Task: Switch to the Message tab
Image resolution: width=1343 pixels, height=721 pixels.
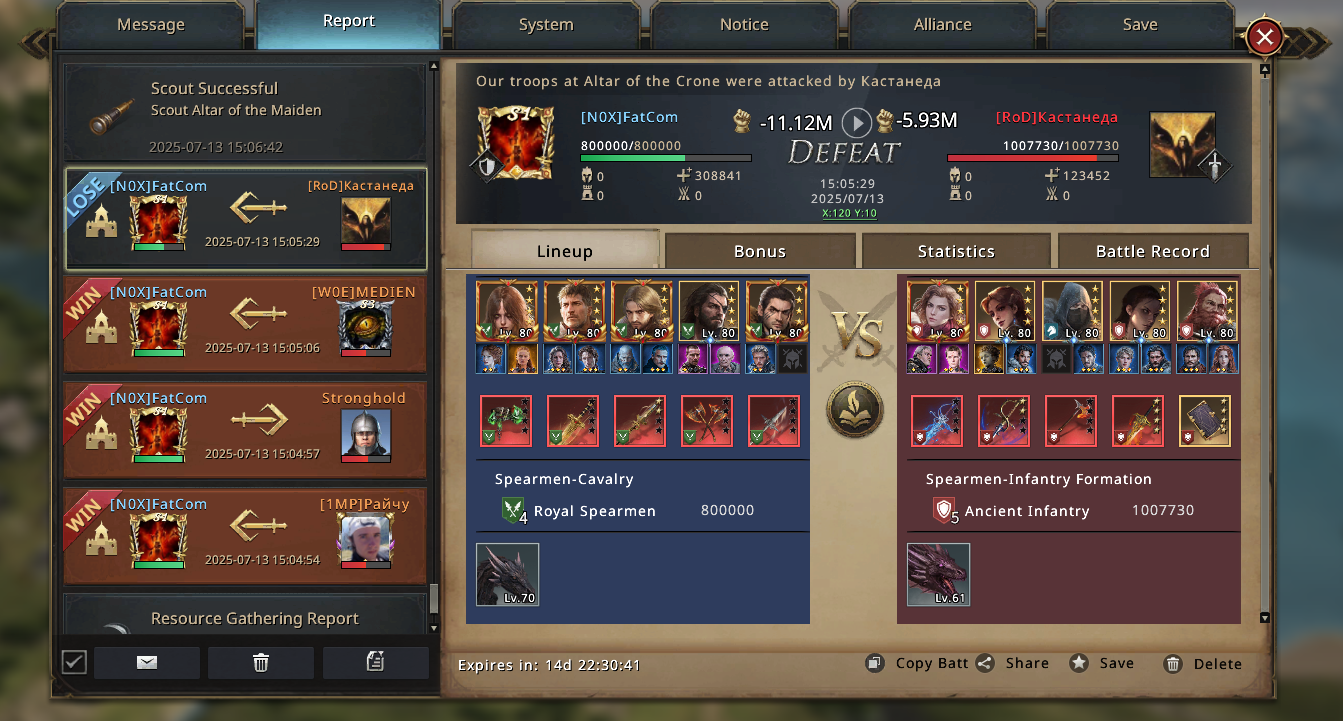Action: coord(150,25)
